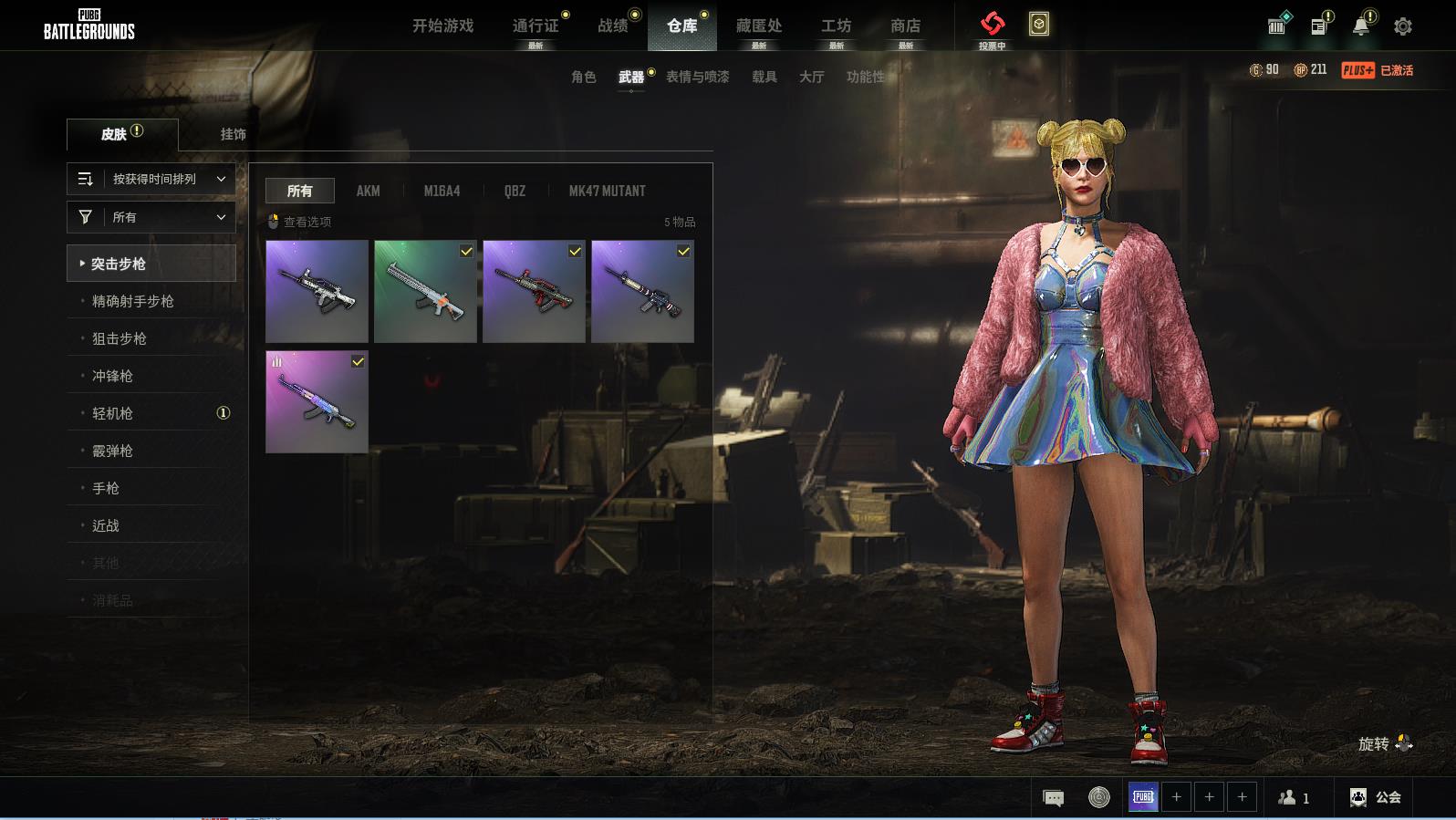Go to the 工坊 workshop tab
Viewport: 1456px width, 820px height.
[x=836, y=26]
